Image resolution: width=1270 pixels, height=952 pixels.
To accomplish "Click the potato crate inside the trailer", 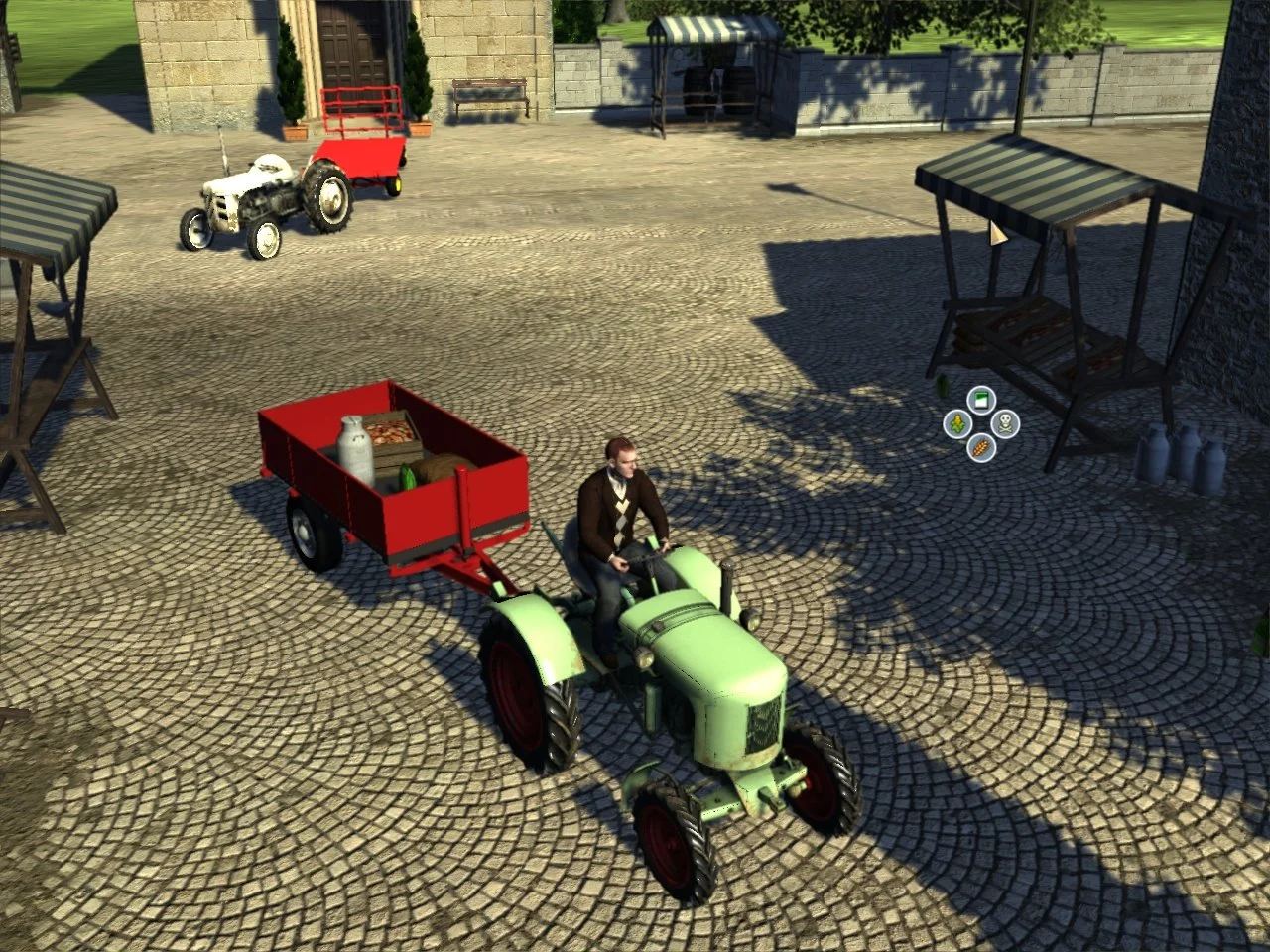I will click(x=390, y=433).
